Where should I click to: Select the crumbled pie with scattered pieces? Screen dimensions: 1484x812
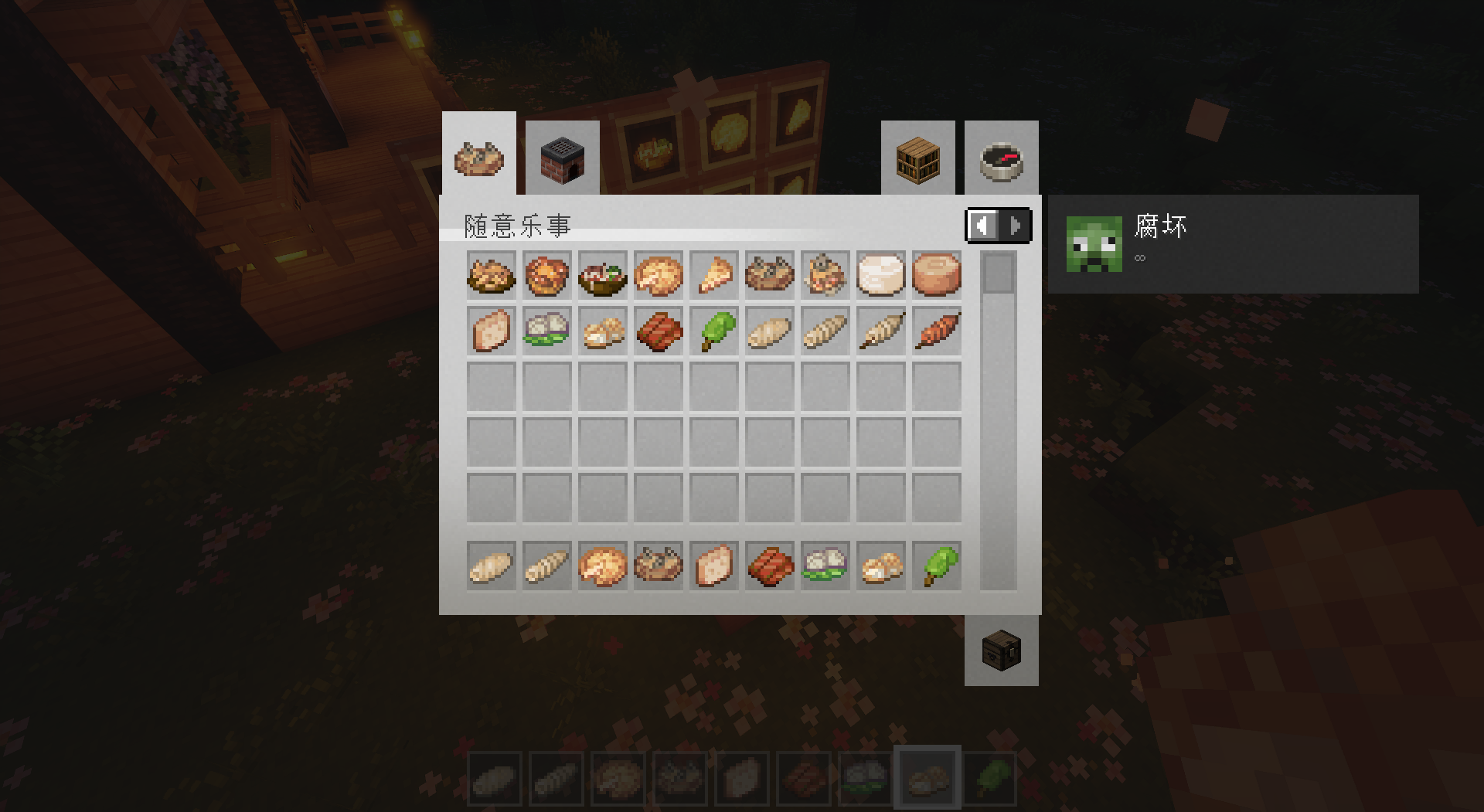pyautogui.click(x=825, y=275)
